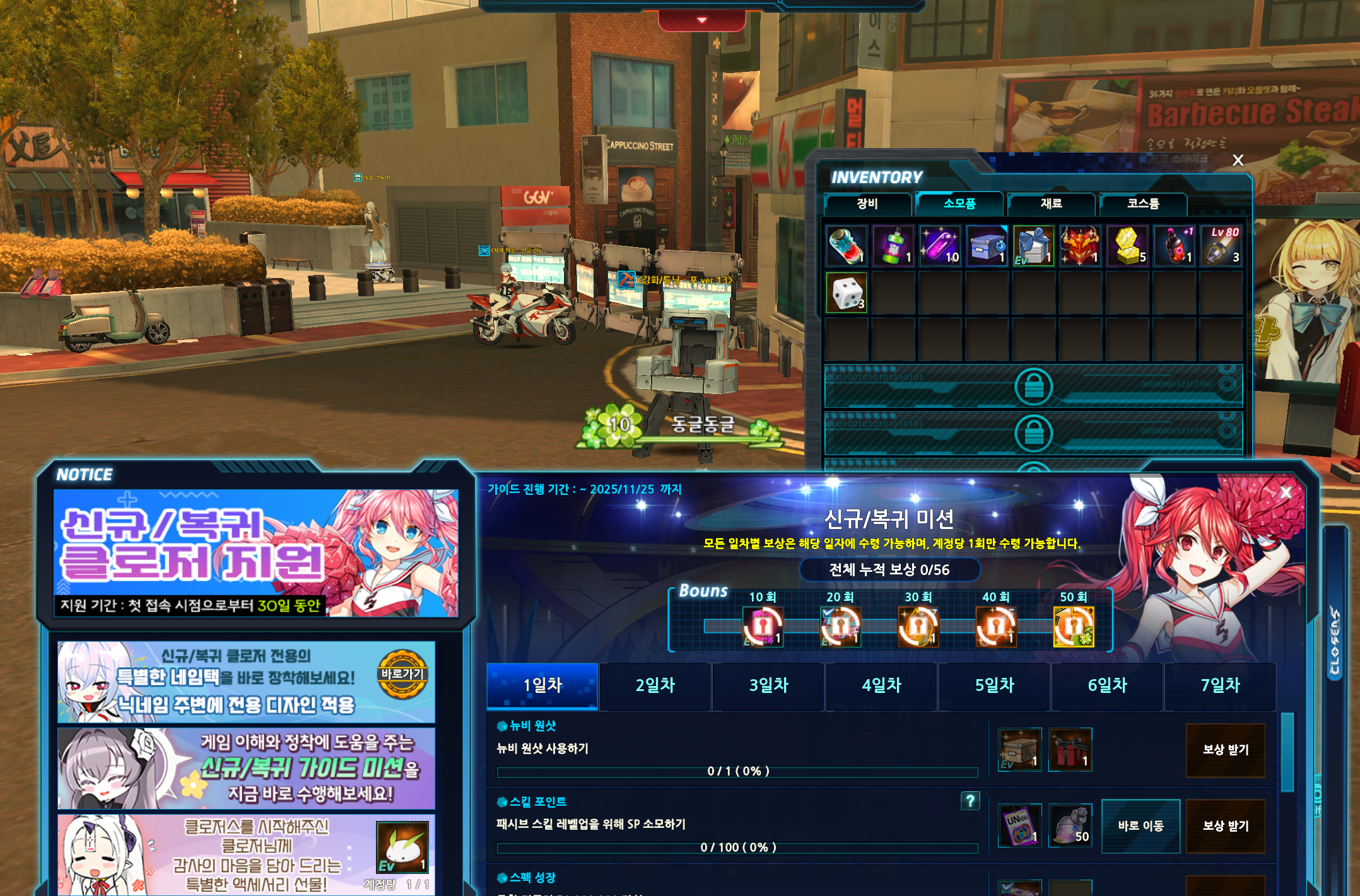This screenshot has height=896, width=1360.
Task: Choose the blue gift box Ev item
Action: 1033,246
